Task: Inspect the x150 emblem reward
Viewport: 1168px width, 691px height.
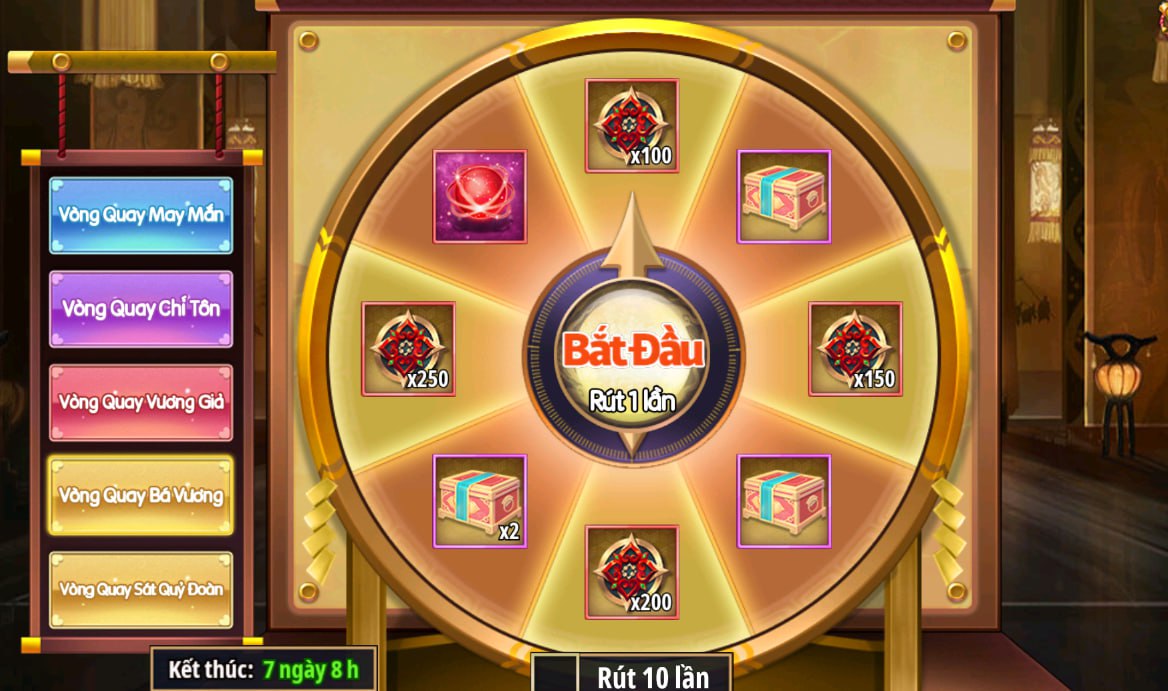Action: [x=855, y=348]
